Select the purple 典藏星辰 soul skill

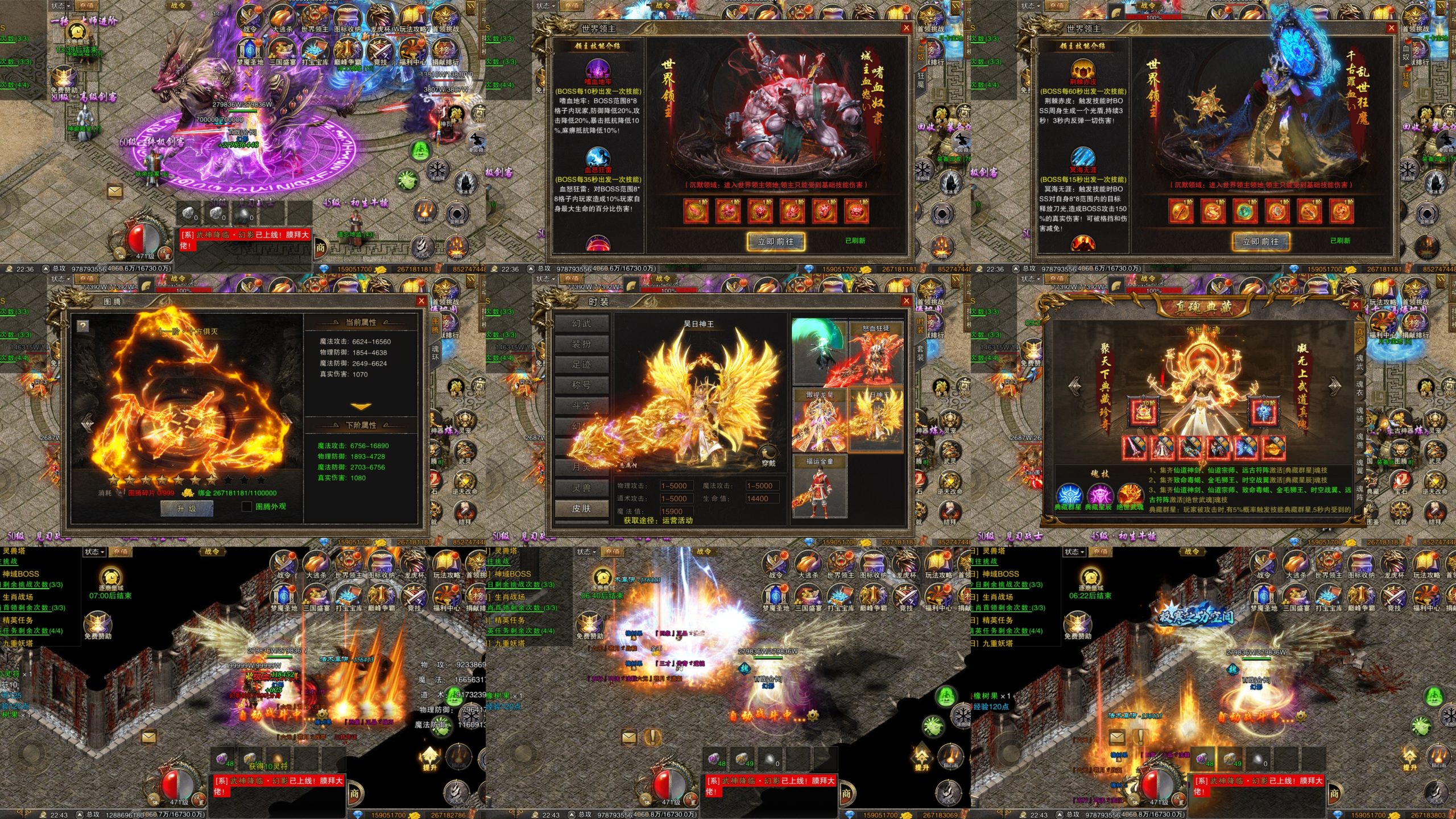(x=1099, y=495)
